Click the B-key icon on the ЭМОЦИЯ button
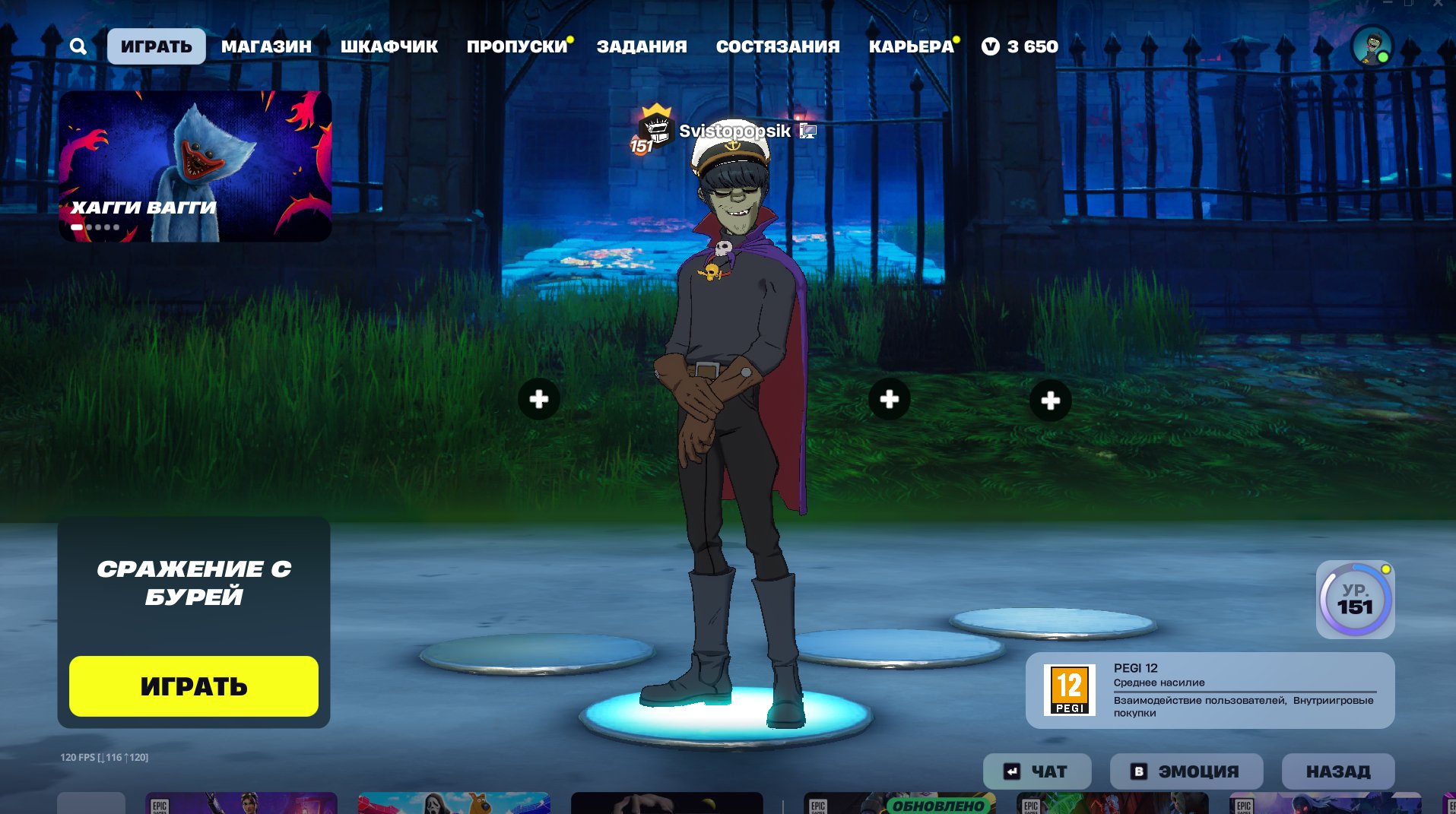Screen dimensions: 1456x814 pos(1138,771)
